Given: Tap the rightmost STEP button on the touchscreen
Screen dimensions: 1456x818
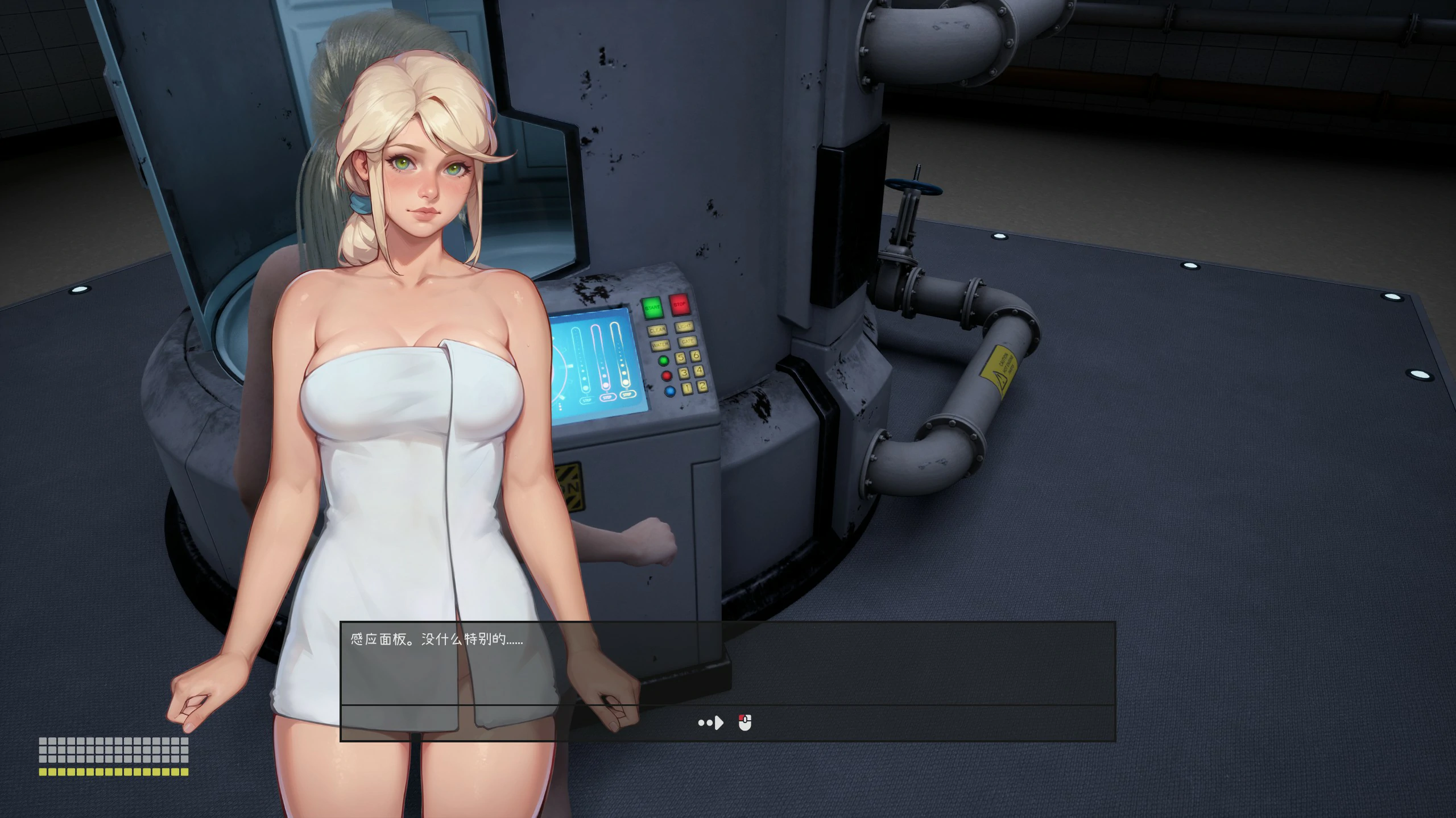Looking at the screenshot, I should (628, 394).
